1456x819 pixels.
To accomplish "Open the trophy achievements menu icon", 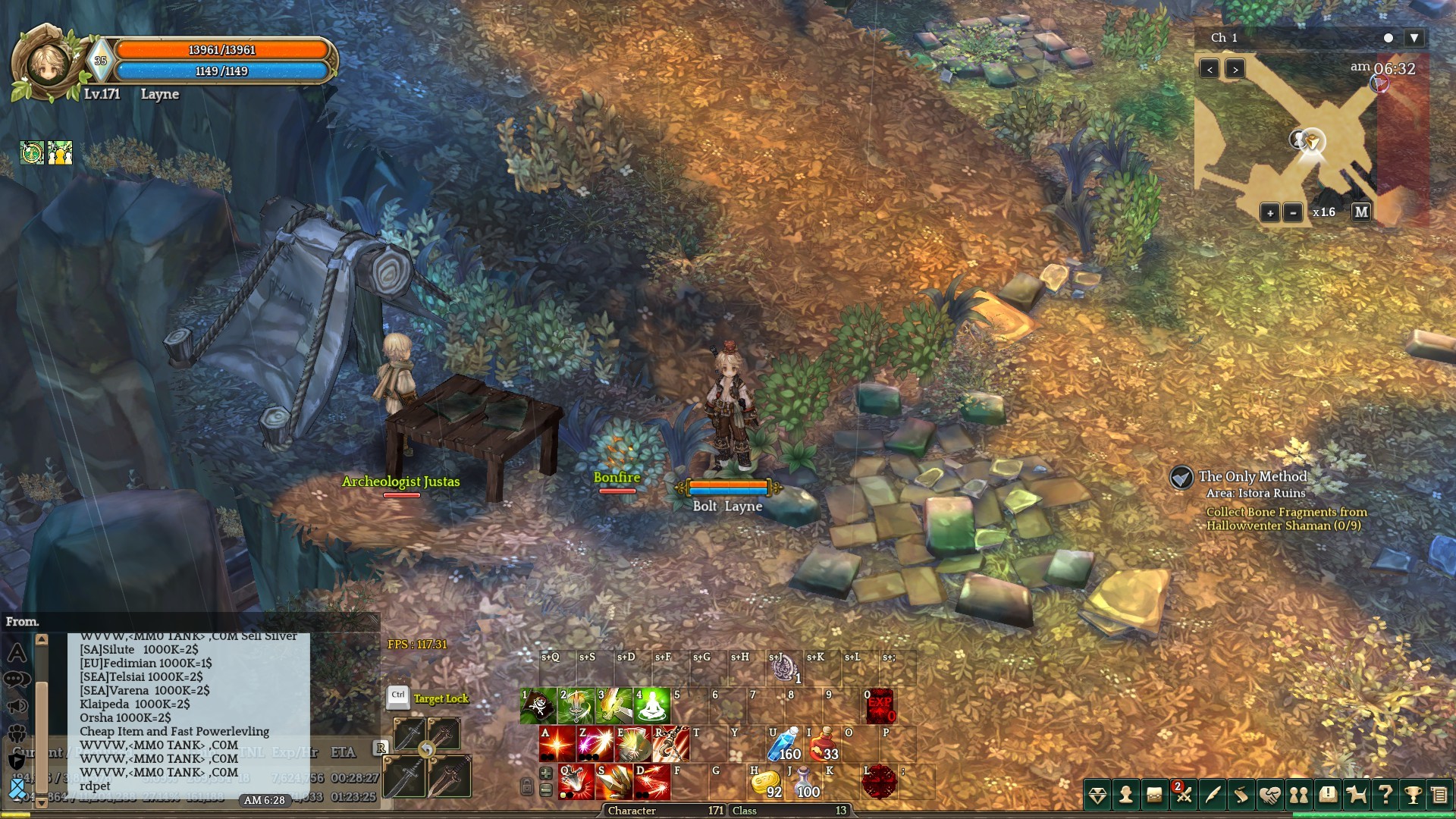I will click(1412, 795).
